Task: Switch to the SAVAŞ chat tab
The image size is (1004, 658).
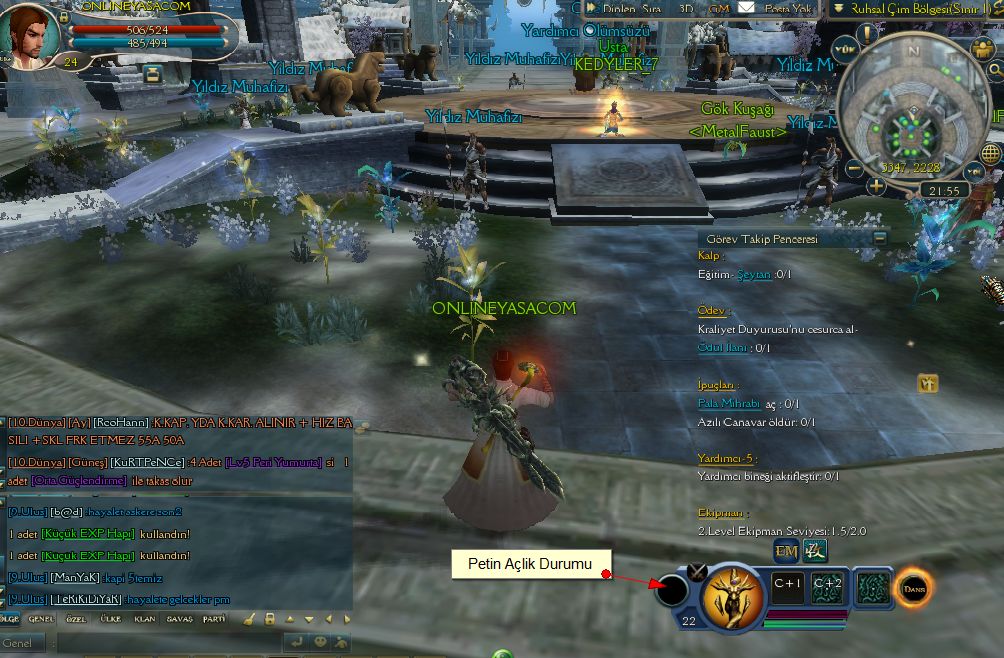Action: point(180,619)
